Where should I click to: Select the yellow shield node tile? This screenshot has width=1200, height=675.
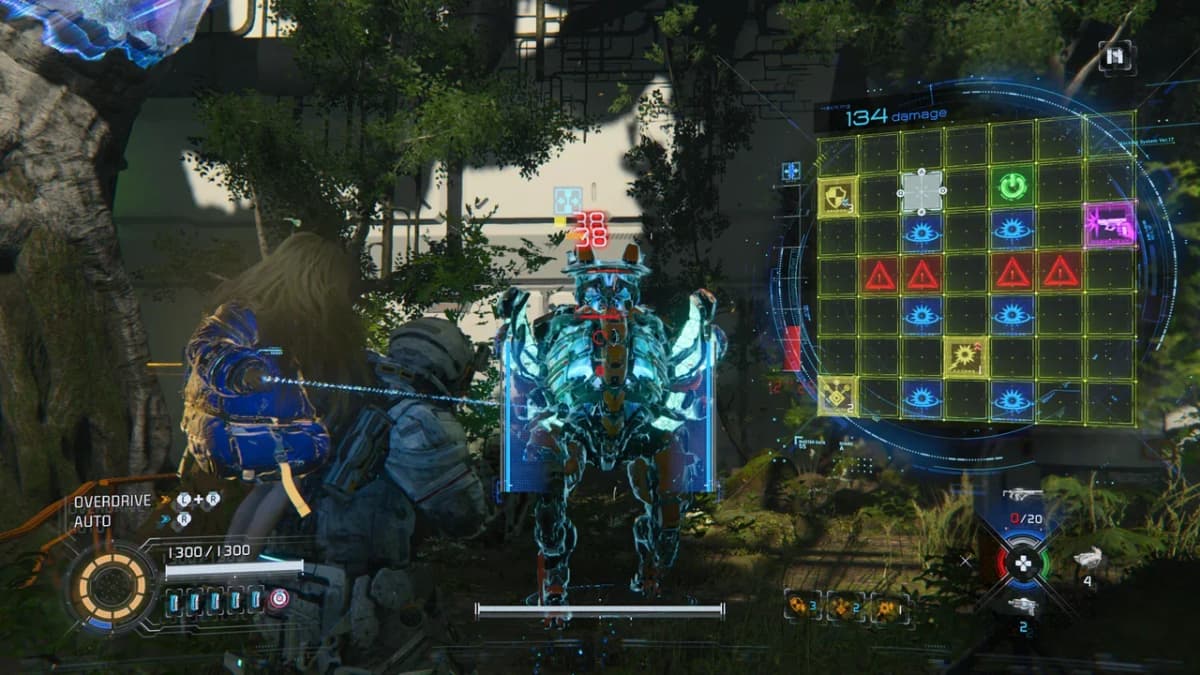[x=837, y=196]
